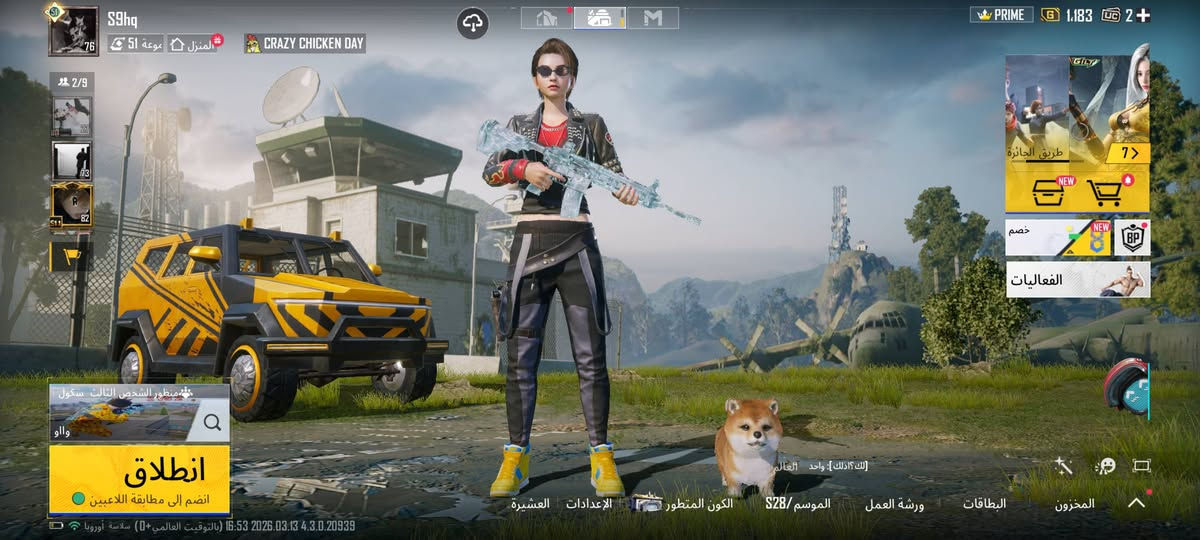Screen dimensions: 1200x540
Task: Open the emote smiley face icon
Action: coord(1104,466)
